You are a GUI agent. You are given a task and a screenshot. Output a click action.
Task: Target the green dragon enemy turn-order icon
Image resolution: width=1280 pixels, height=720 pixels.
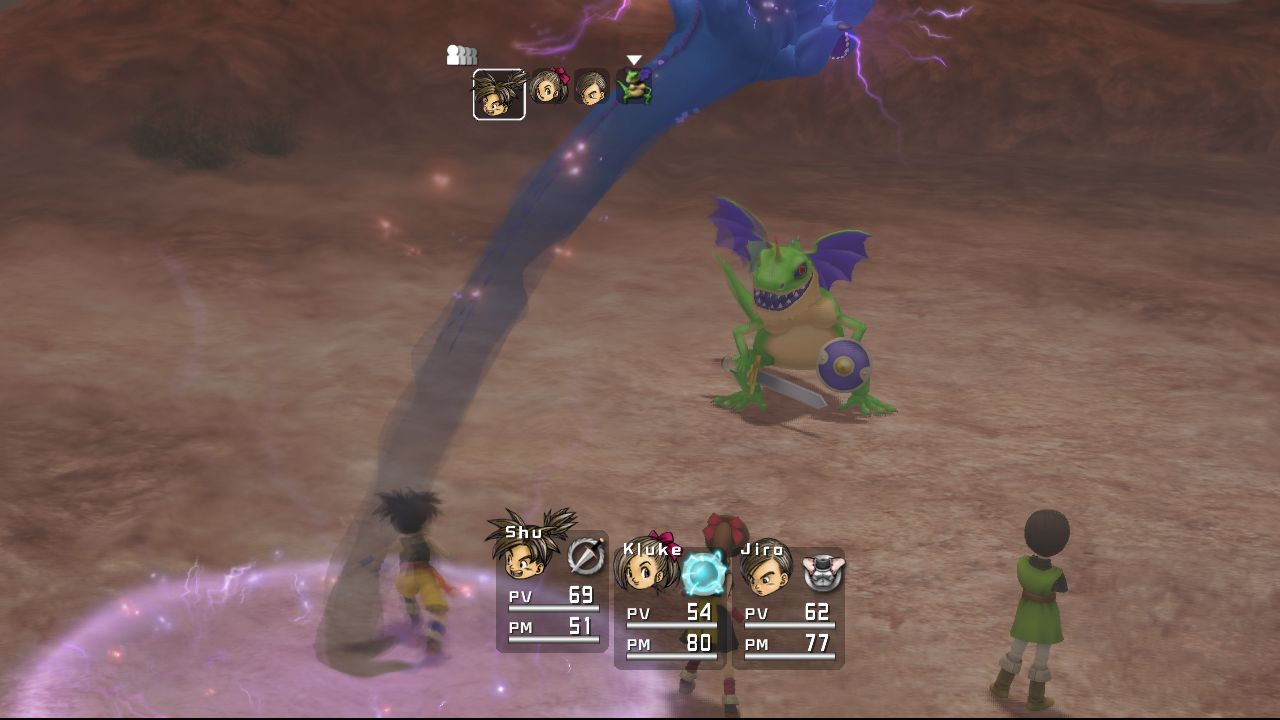click(634, 87)
